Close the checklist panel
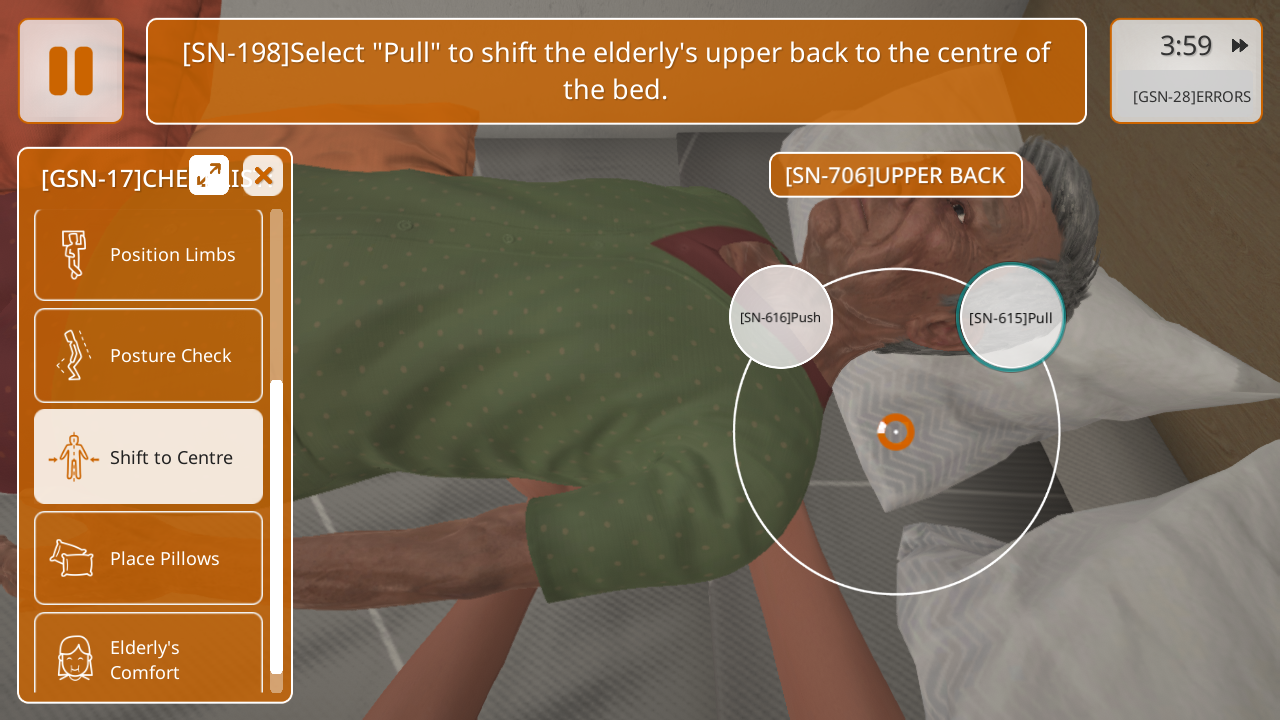 [263, 176]
